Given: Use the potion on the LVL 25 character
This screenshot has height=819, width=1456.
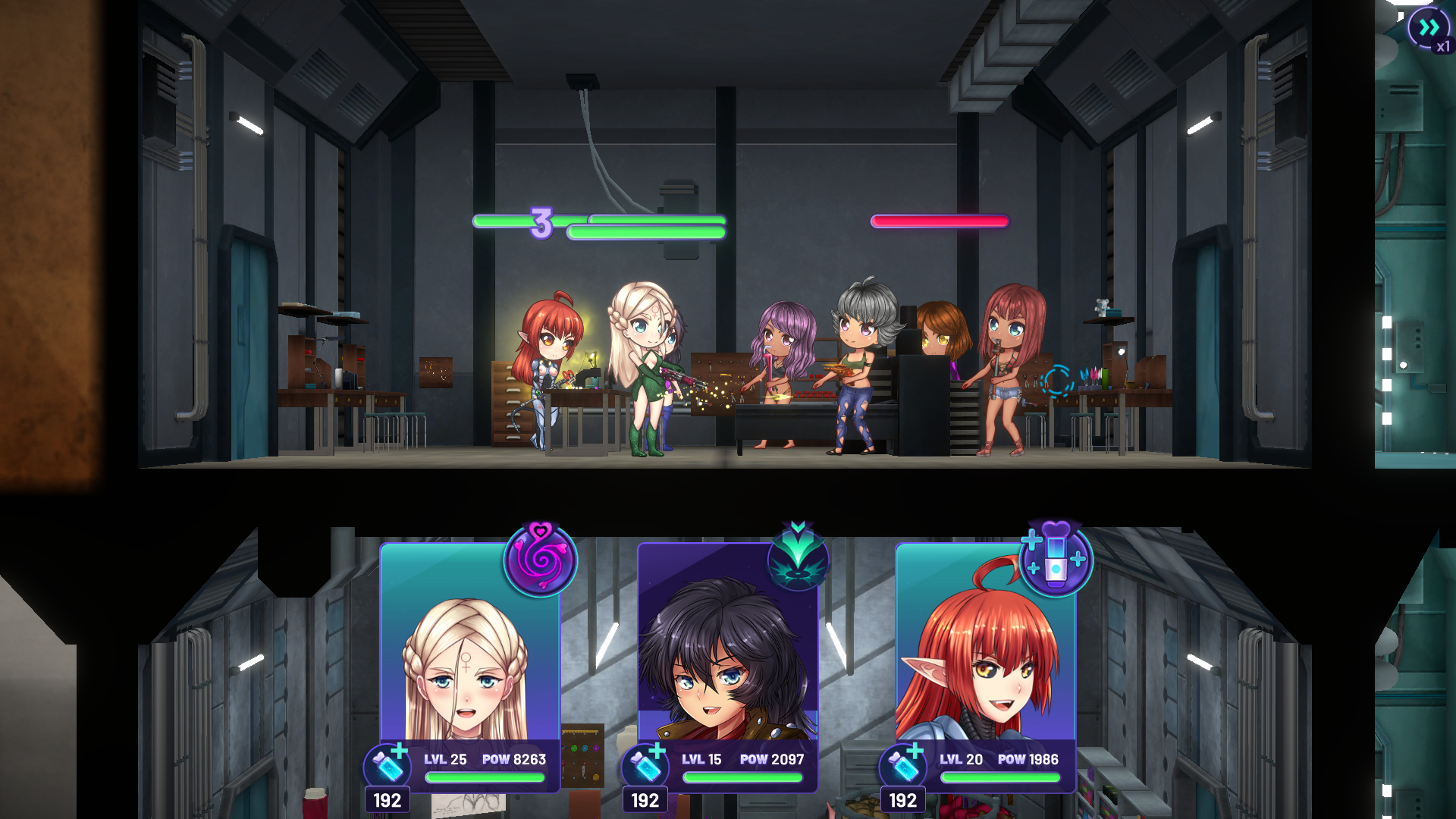Looking at the screenshot, I should [388, 767].
